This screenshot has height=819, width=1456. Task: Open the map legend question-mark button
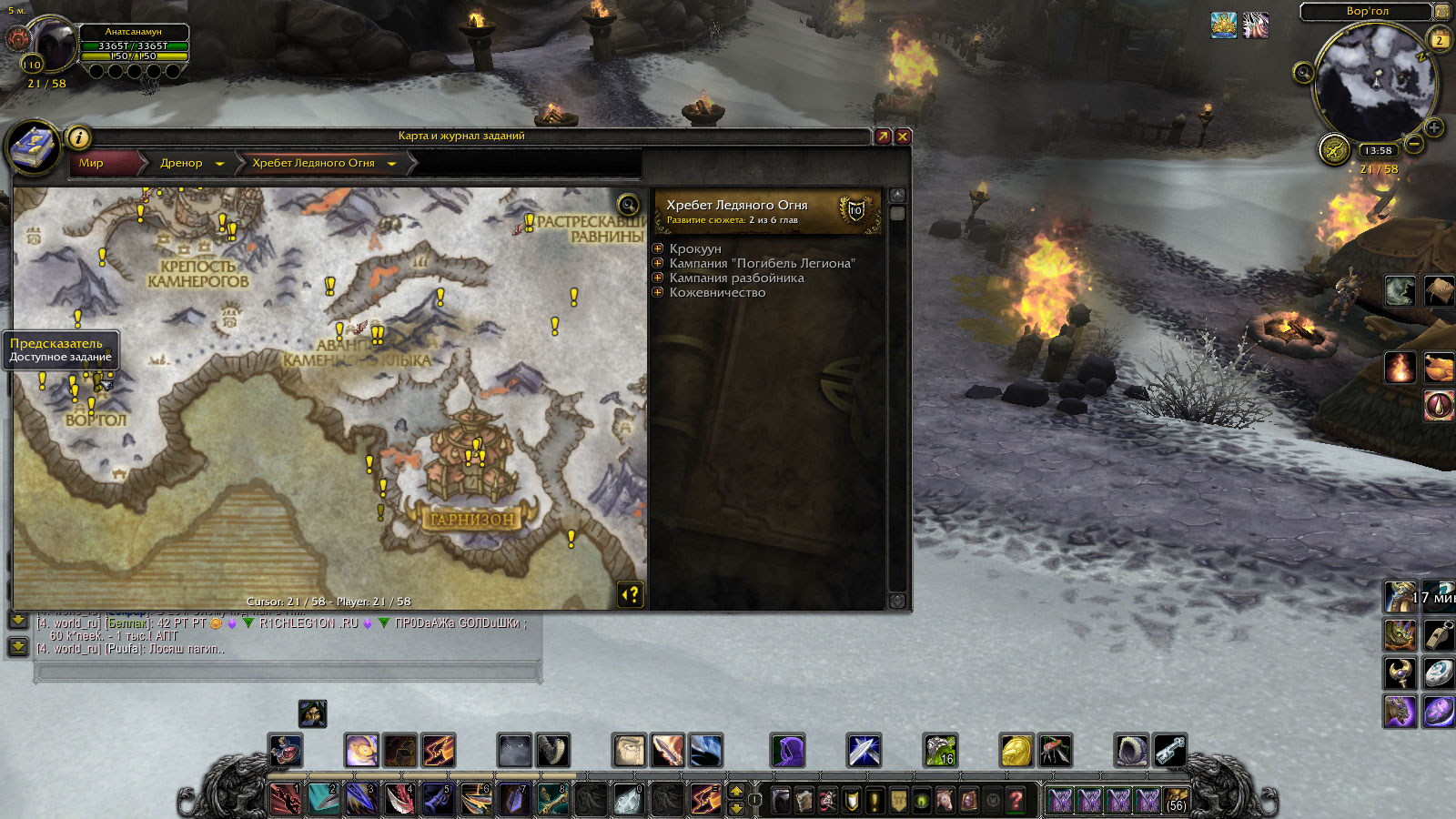point(630,594)
